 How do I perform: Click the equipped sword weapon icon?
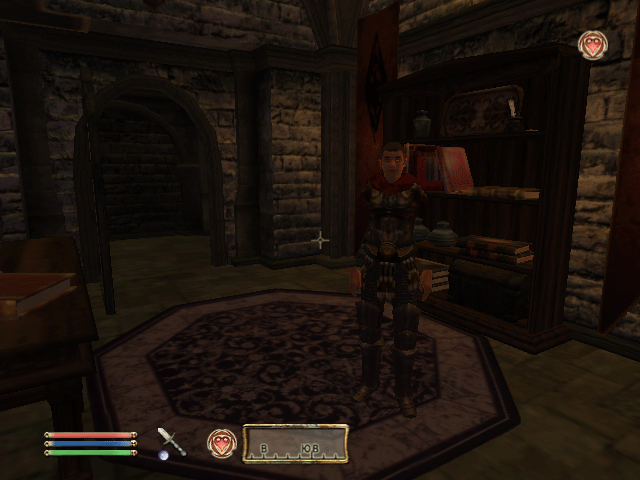171,442
